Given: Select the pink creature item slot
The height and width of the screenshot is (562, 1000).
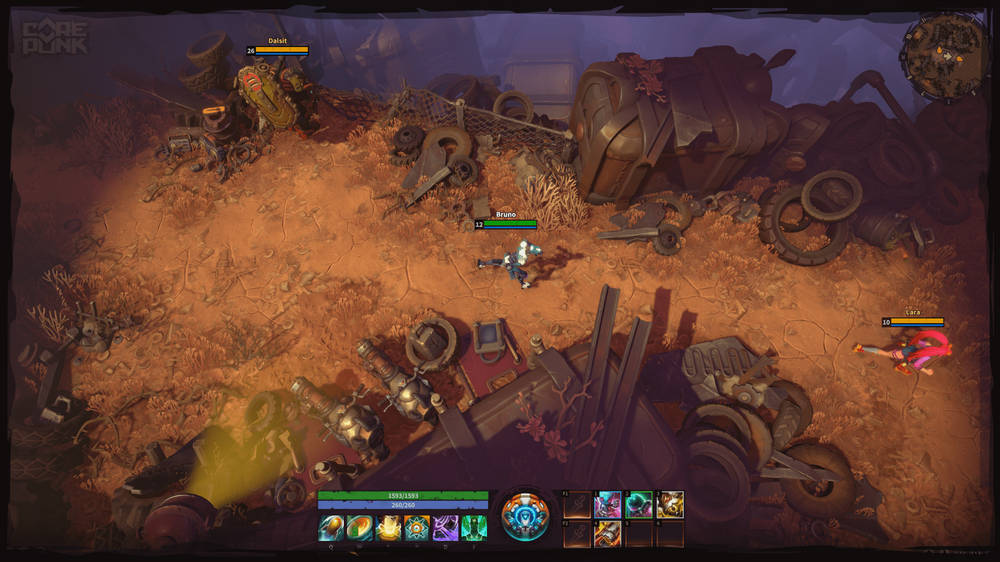Looking at the screenshot, I should pos(608,505).
